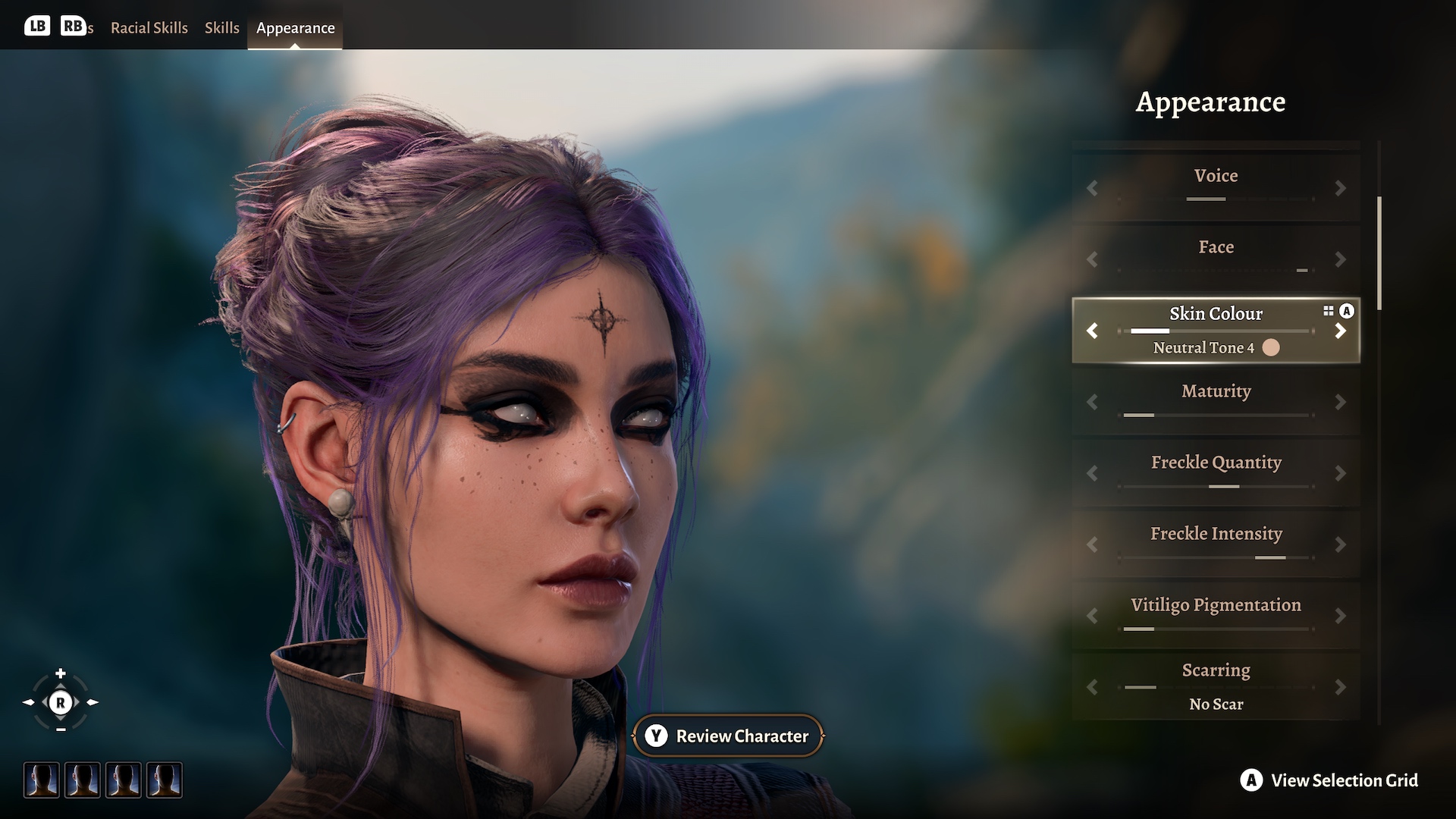Viewport: 1456px width, 819px height.
Task: Open the Skills tab
Action: (221, 28)
